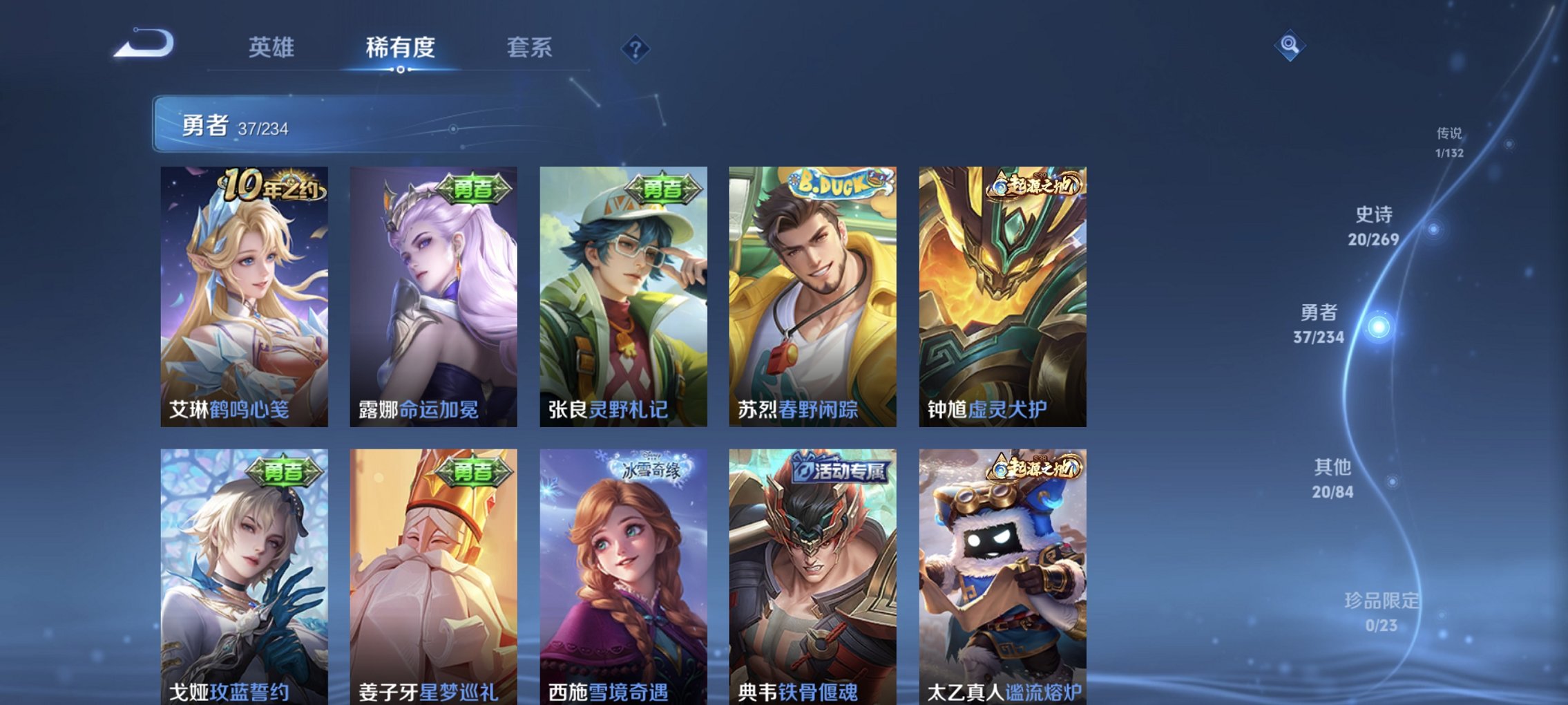Screen dimensions: 1568x705
Task: Open the help question mark icon
Action: [x=635, y=48]
